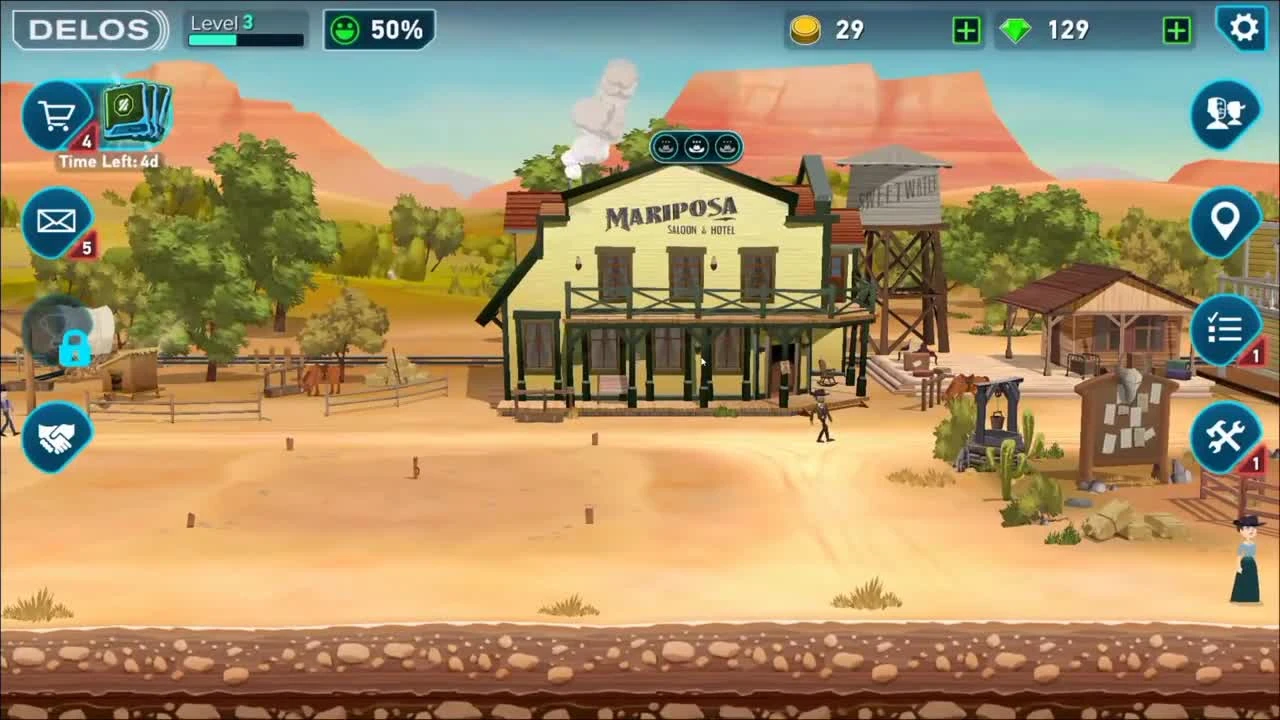Select the rightmost hat slot above the saloon

[x=725, y=147]
